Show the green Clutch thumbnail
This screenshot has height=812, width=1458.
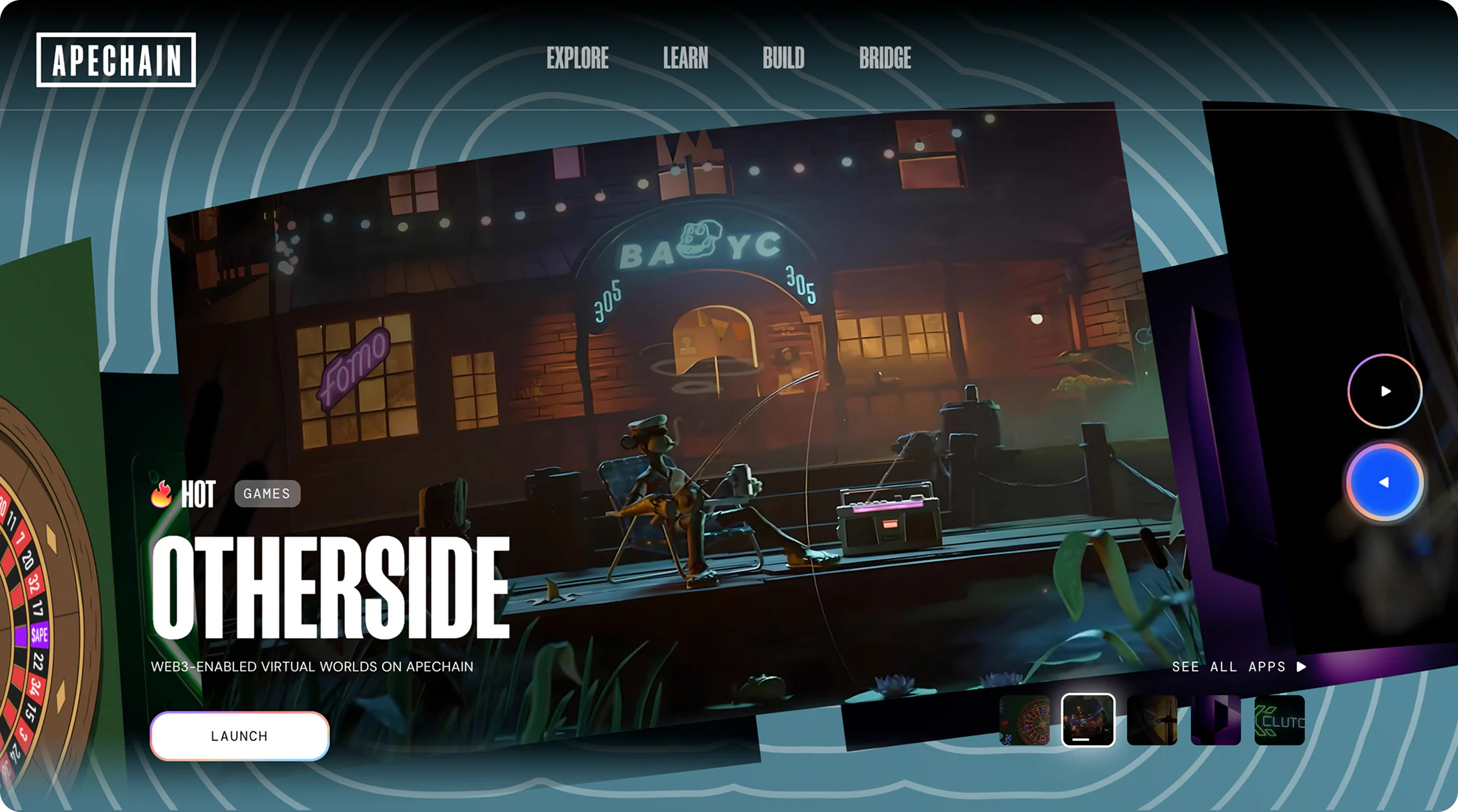(x=1279, y=720)
